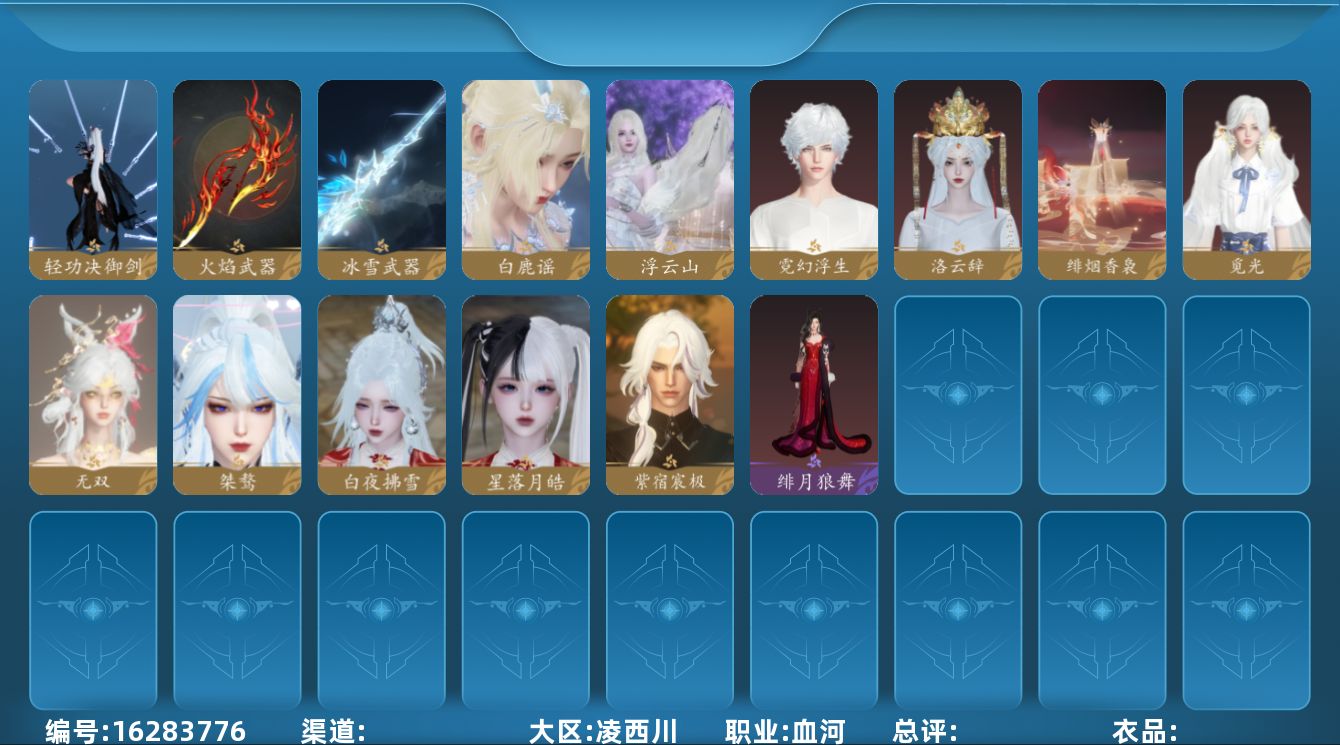Image resolution: width=1340 pixels, height=745 pixels.
Task: Select the 火焰武器 flame weapon card
Action: coord(237,178)
